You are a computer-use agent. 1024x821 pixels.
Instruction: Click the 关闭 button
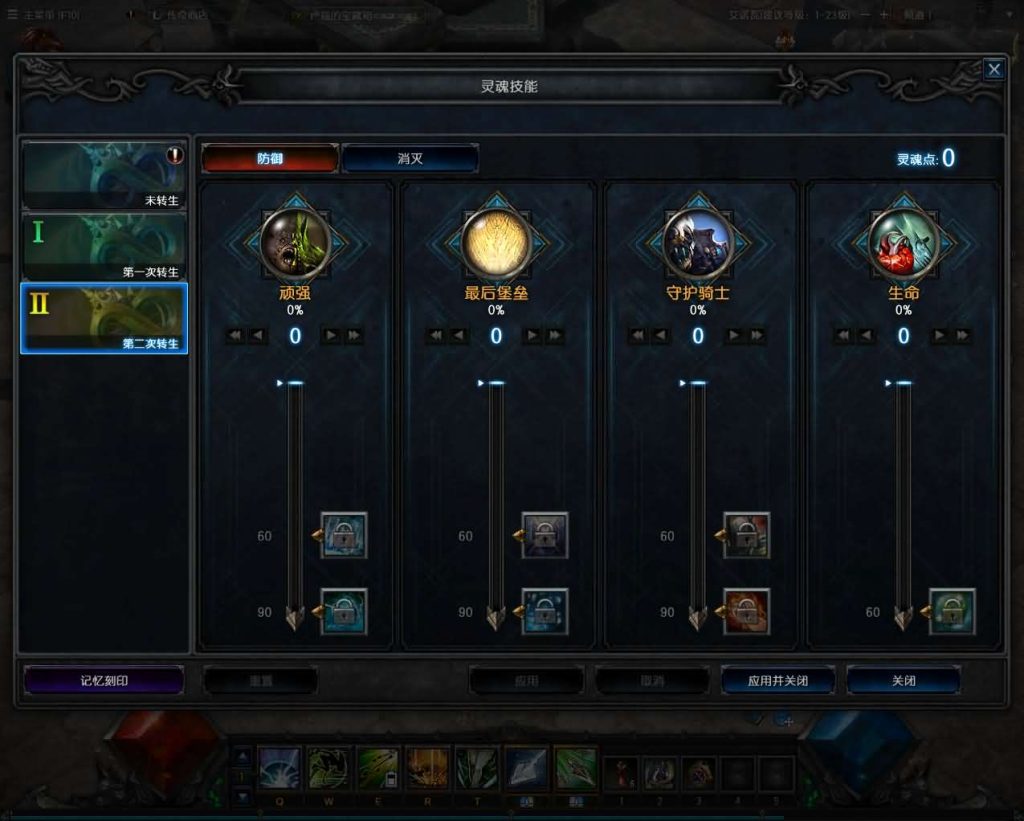pyautogui.click(x=903, y=681)
